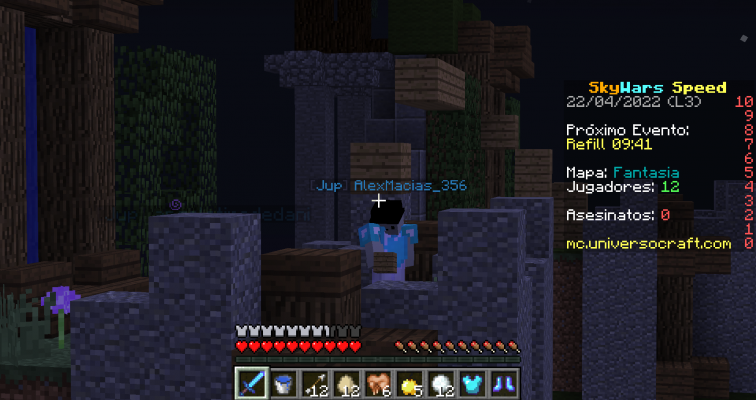This screenshot has height=400, width=756.
Task: Choose the snowball stack slot
Action: [442, 383]
